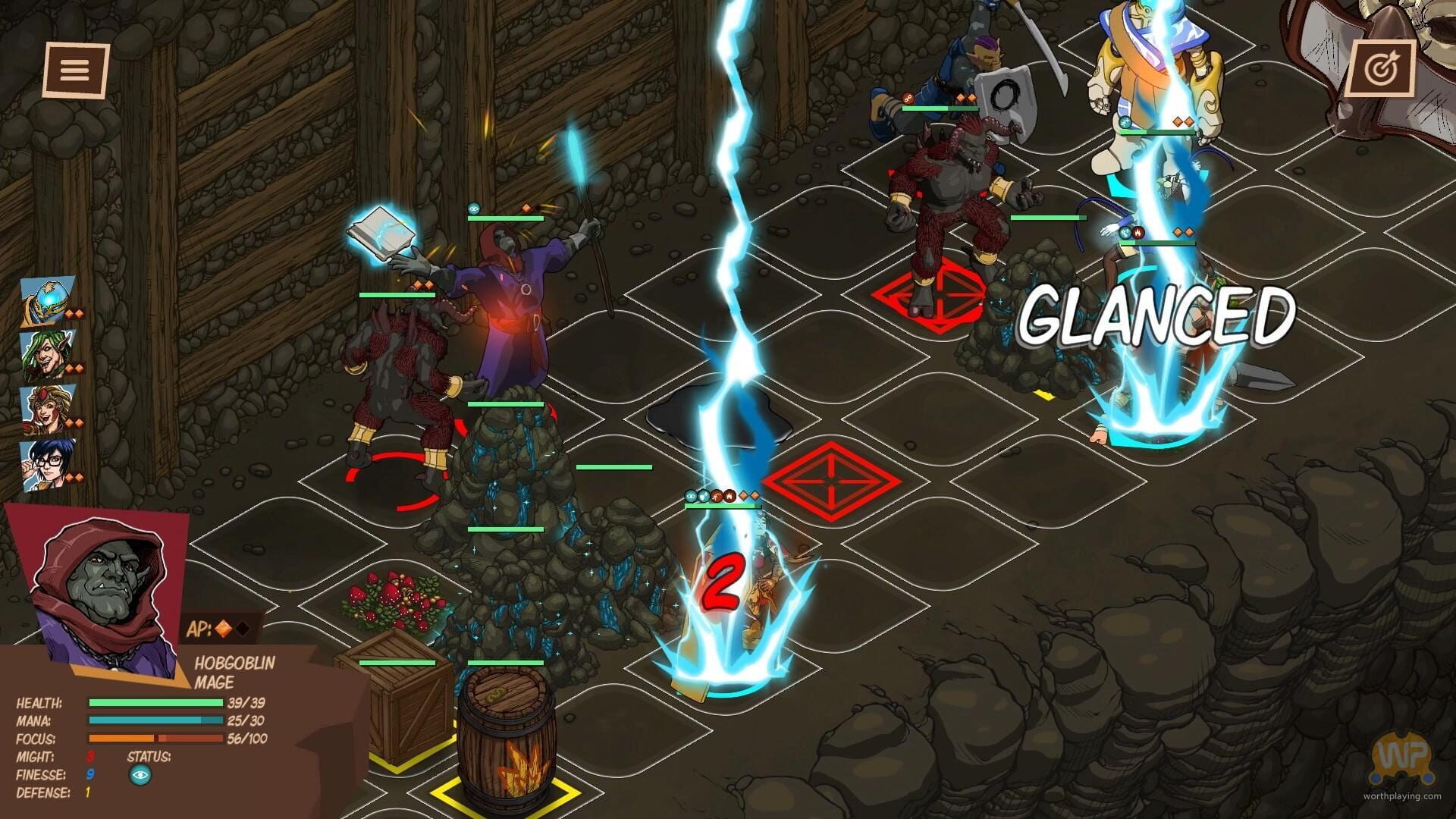Click the burning fire status icon above the struck unit
The height and width of the screenshot is (819, 1456).
(x=730, y=495)
